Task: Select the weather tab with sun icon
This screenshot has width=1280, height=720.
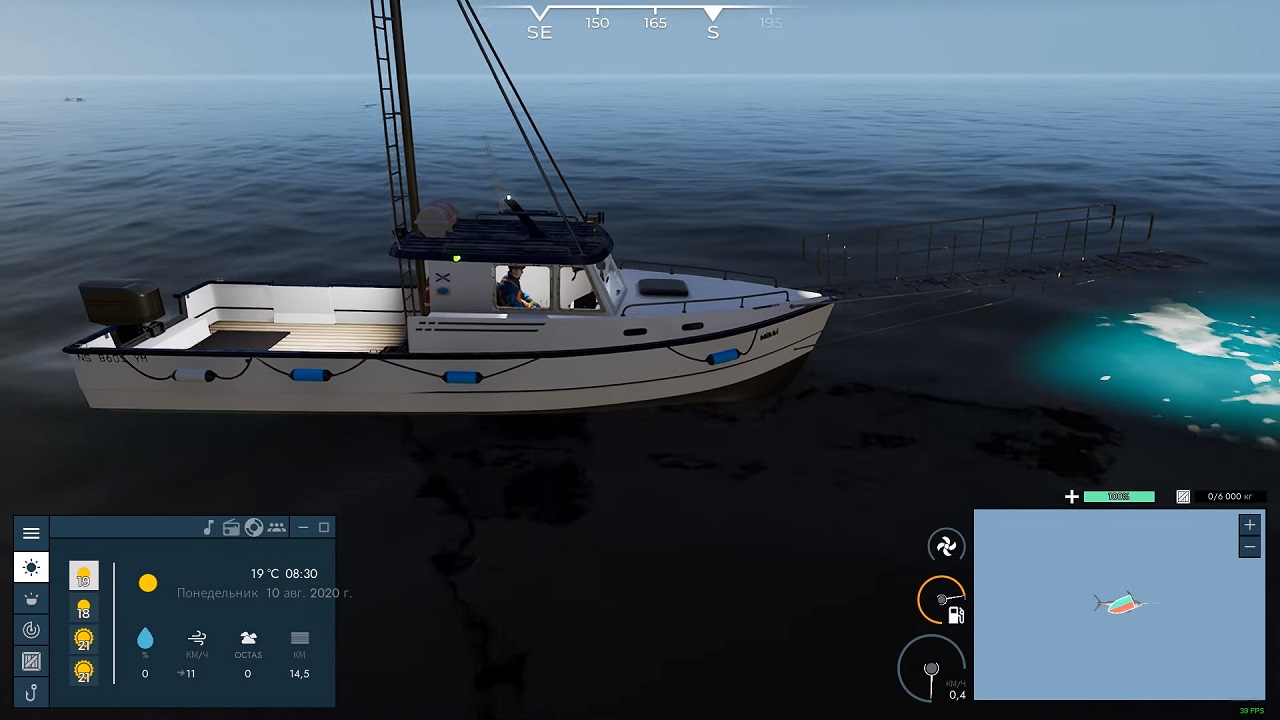Action: (x=31, y=567)
